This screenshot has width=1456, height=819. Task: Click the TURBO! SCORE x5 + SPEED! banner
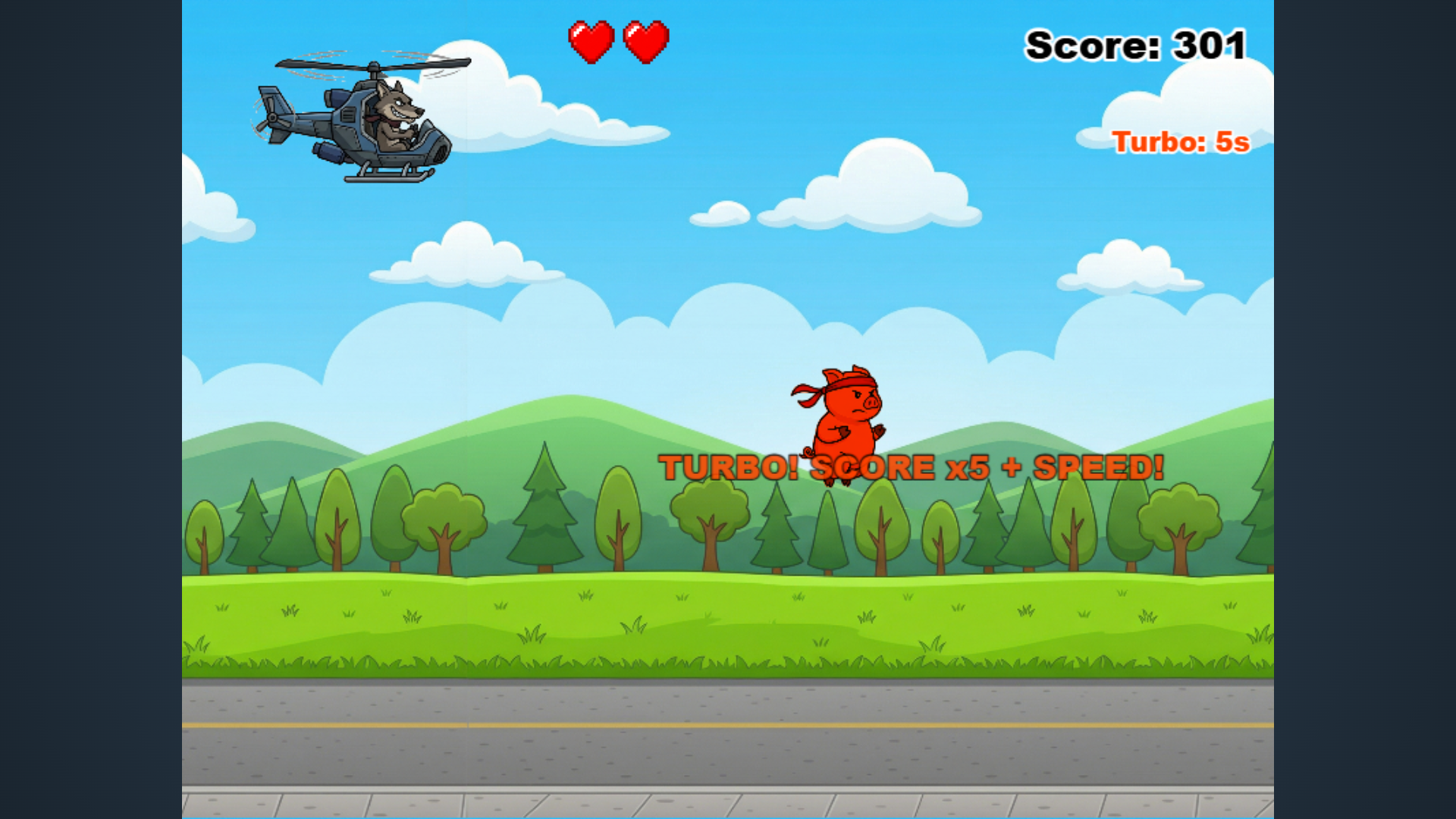point(910,467)
